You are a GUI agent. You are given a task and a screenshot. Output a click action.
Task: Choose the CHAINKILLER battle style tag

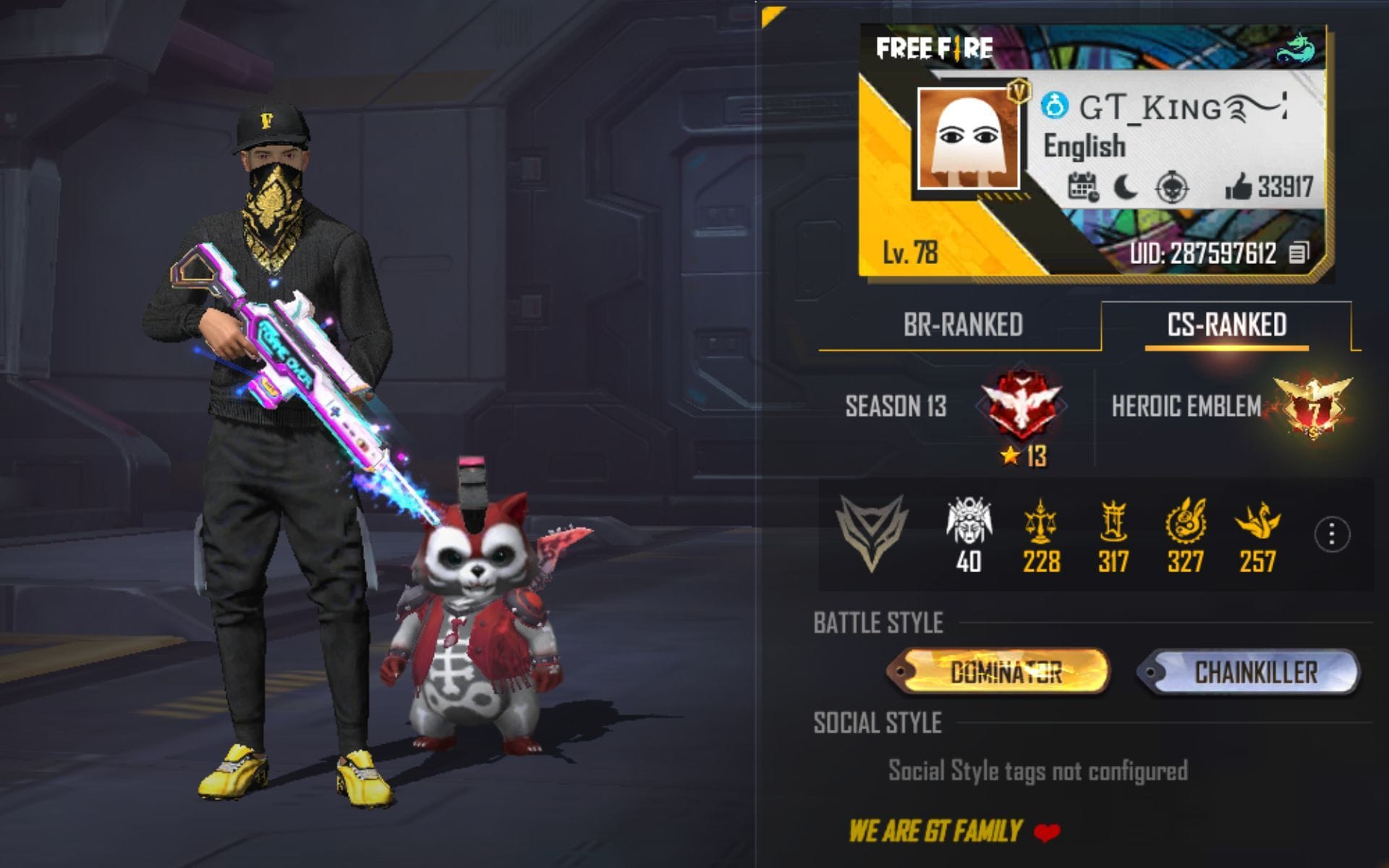point(1249,672)
